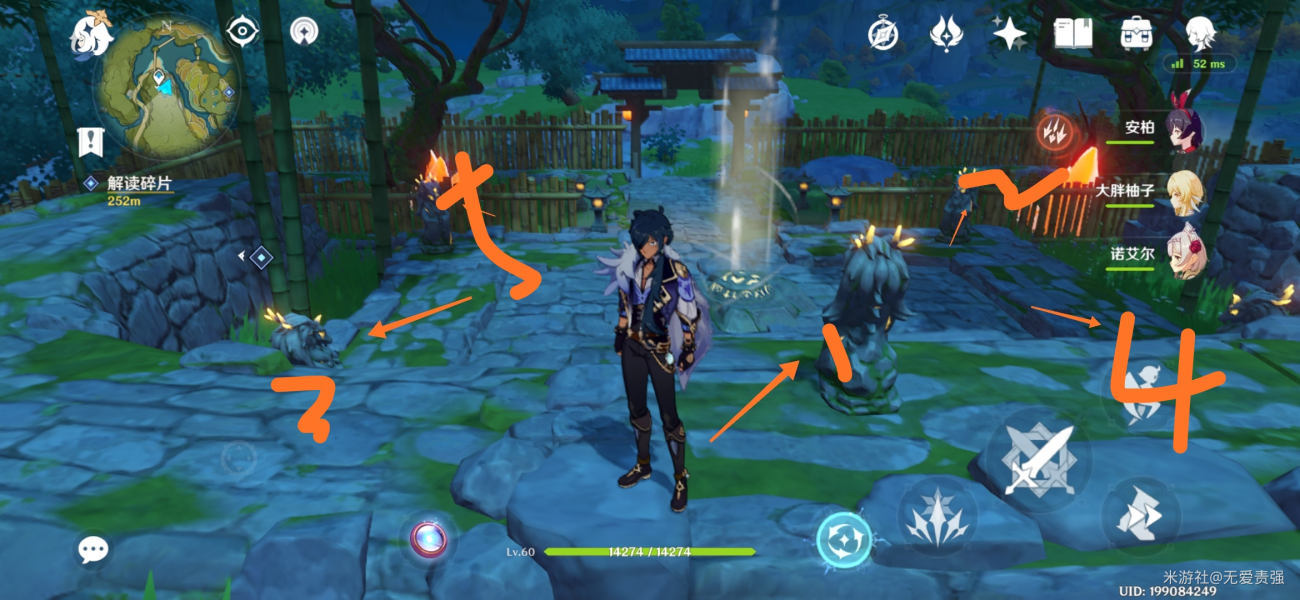The image size is (1300, 600).
Task: Tap the sprint dash button
Action: (x=1140, y=516)
